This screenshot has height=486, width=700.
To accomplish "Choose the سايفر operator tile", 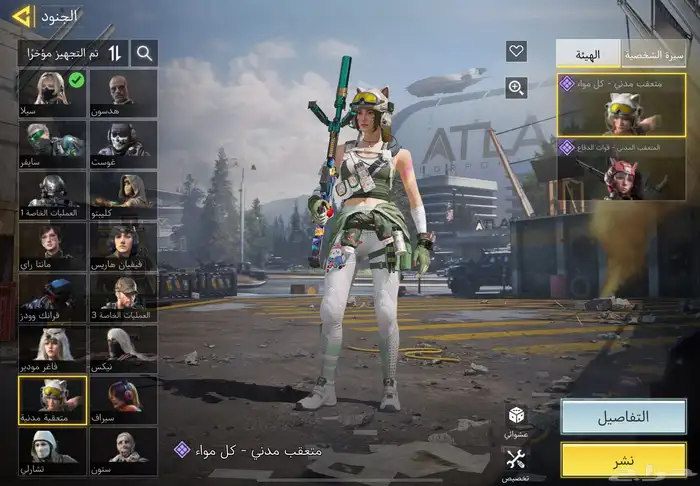I will point(52,144).
